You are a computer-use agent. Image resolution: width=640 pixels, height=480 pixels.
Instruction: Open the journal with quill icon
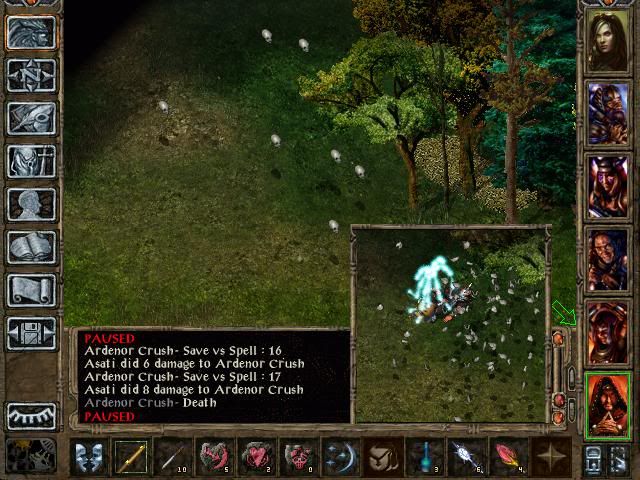pyautogui.click(x=31, y=117)
